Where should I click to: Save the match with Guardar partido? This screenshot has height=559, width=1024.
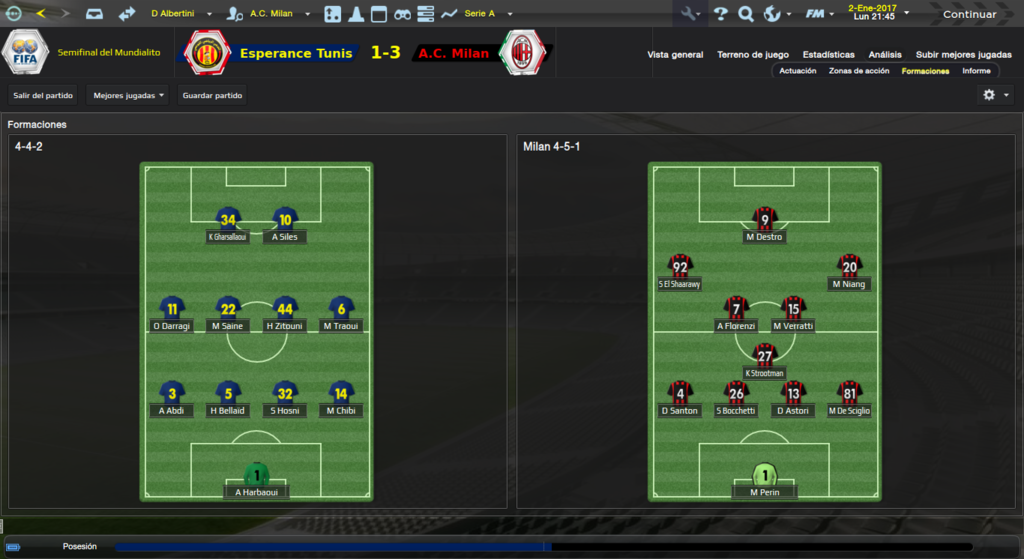[x=212, y=95]
